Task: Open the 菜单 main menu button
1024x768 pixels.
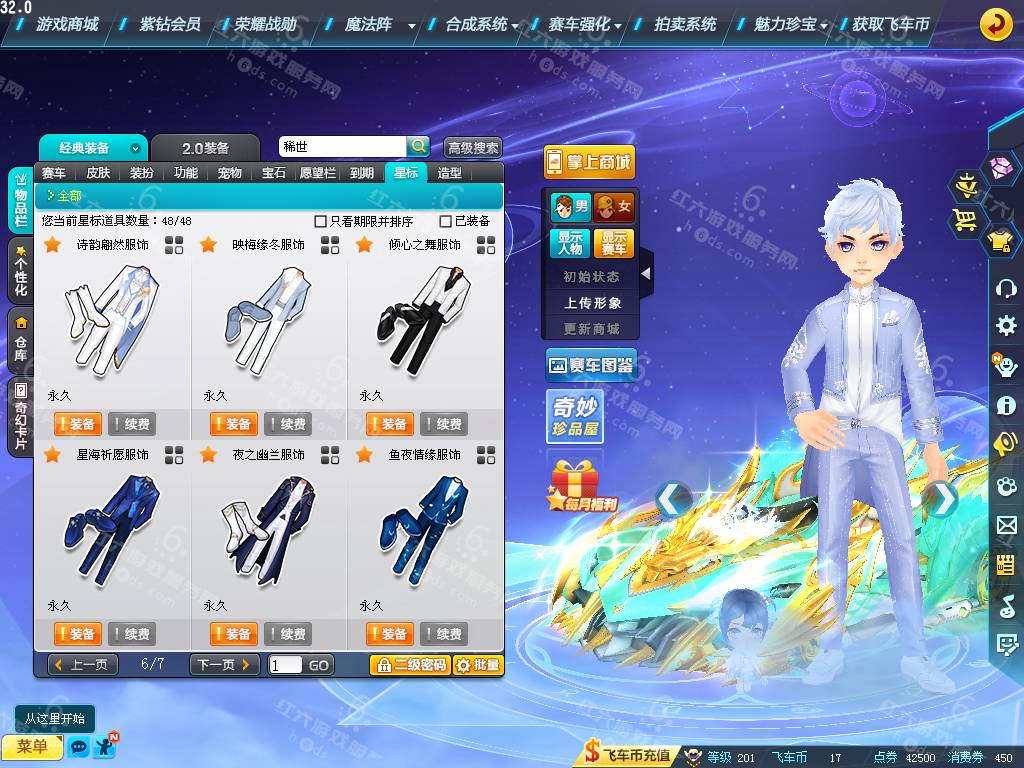Action: 32,746
